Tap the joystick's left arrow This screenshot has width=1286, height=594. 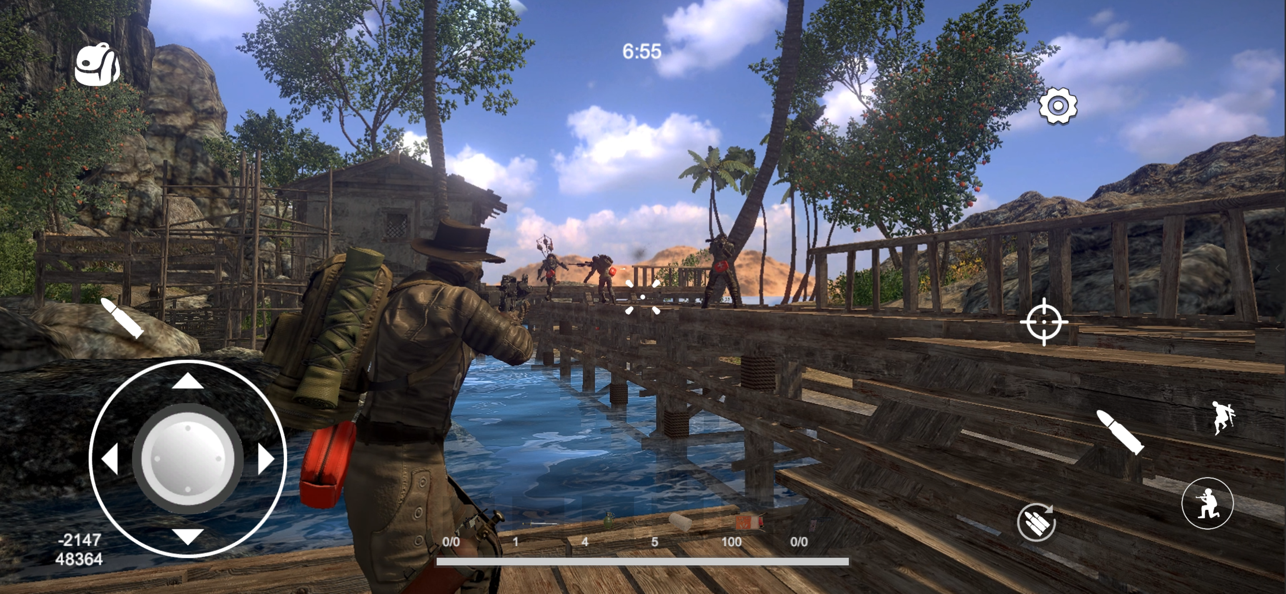110,459
